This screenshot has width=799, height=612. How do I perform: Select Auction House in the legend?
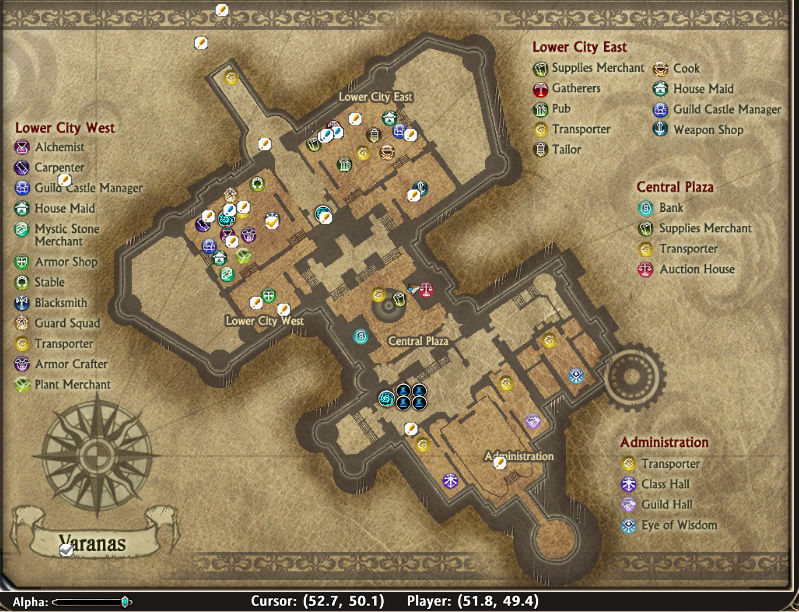[x=696, y=269]
